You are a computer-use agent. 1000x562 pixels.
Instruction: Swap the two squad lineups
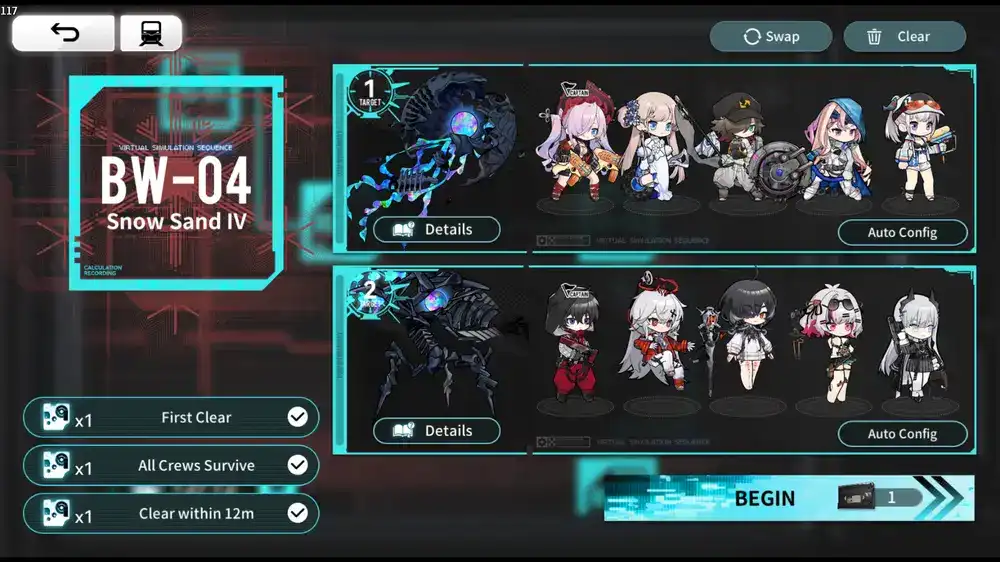[771, 37]
